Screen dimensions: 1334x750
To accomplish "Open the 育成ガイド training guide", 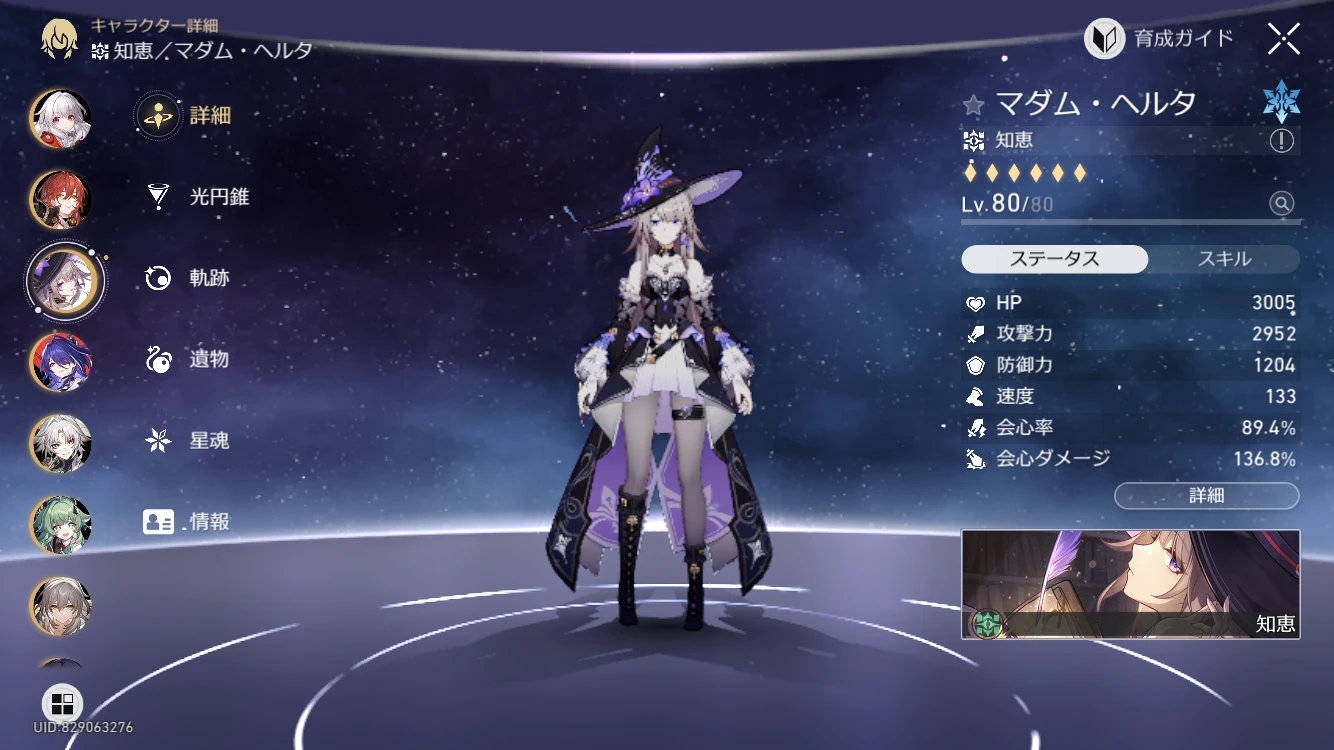I will pos(1159,39).
